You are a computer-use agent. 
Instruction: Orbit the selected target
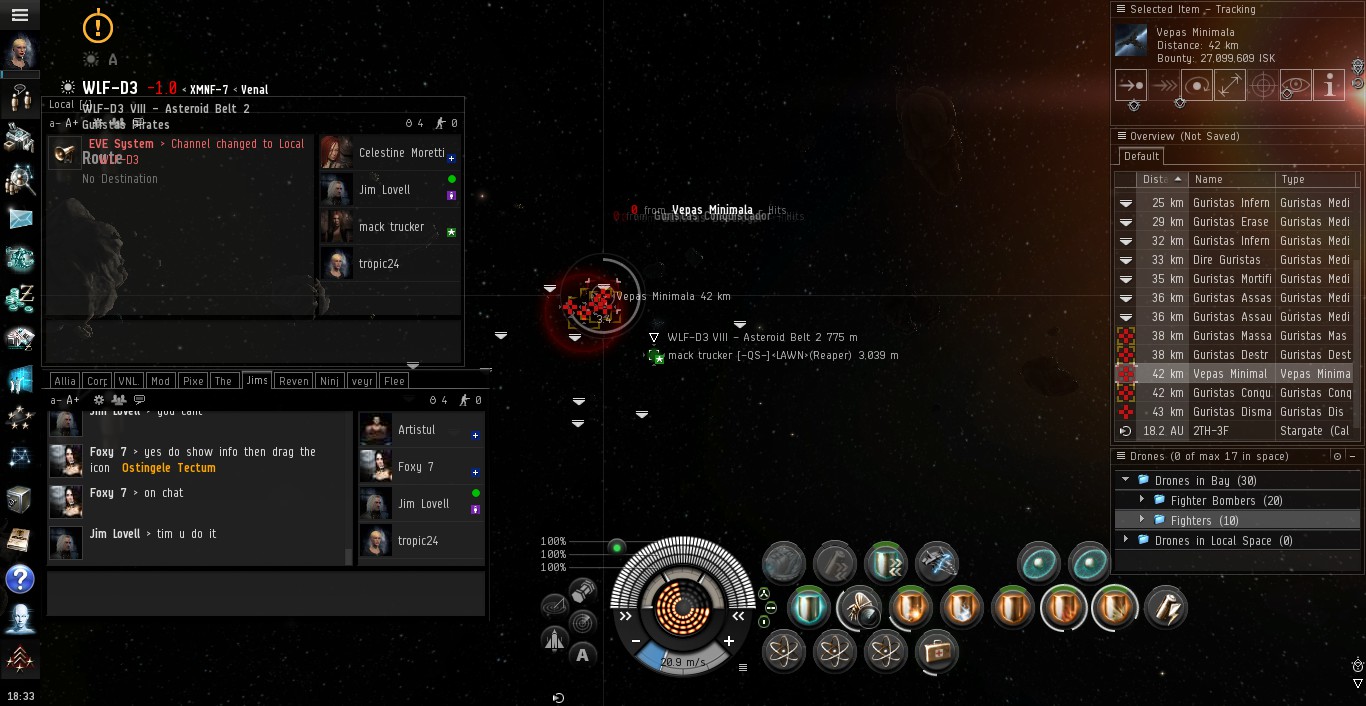tap(1197, 86)
